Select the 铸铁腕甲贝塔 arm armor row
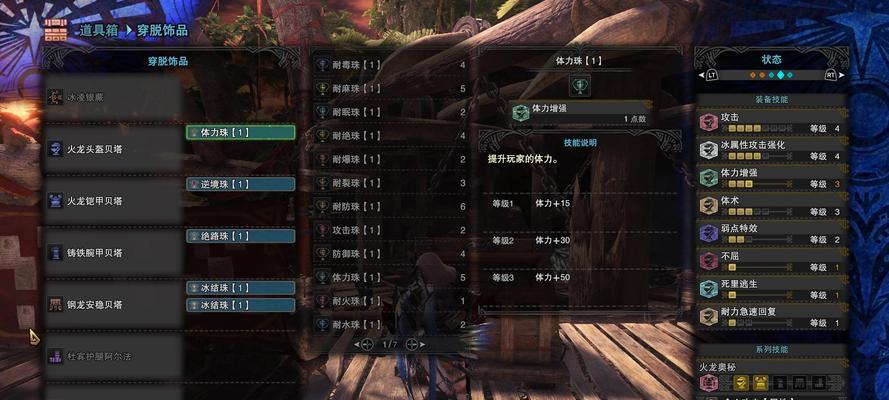 pyautogui.click(x=112, y=253)
